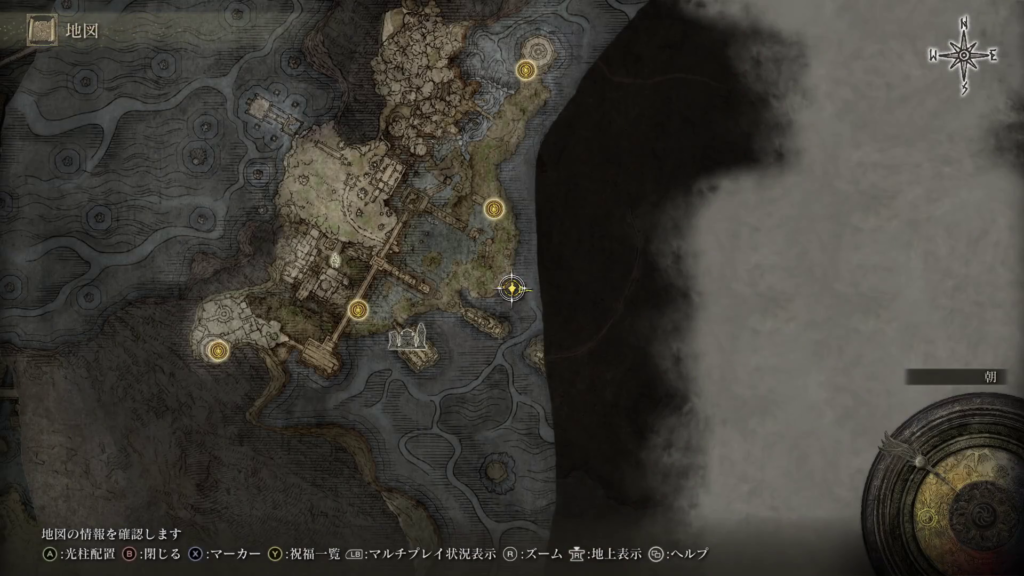The image size is (1024, 576).
Task: Click the compass rose
Action: (964, 56)
